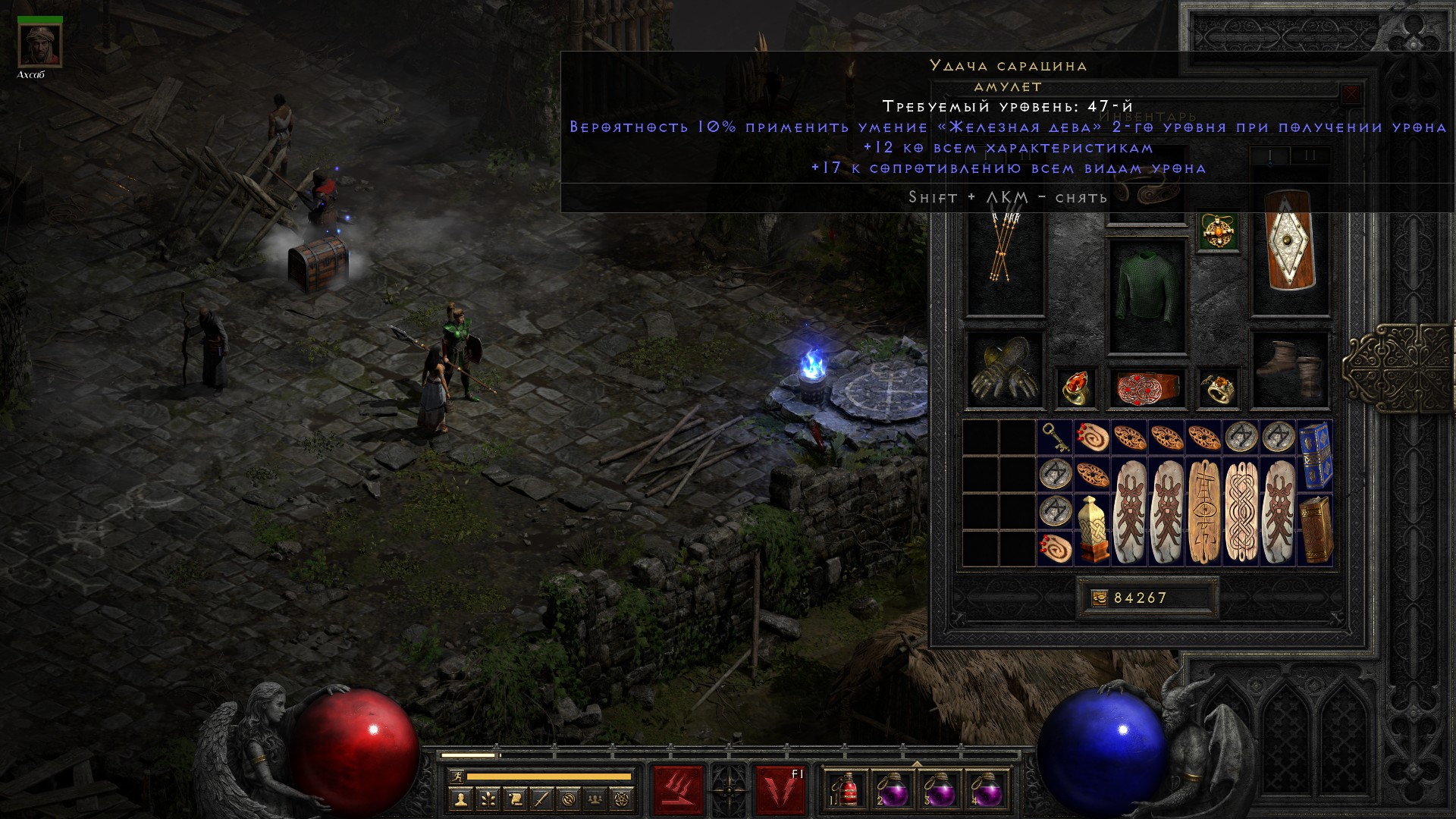Toggle the run/walk button

[x=456, y=777]
